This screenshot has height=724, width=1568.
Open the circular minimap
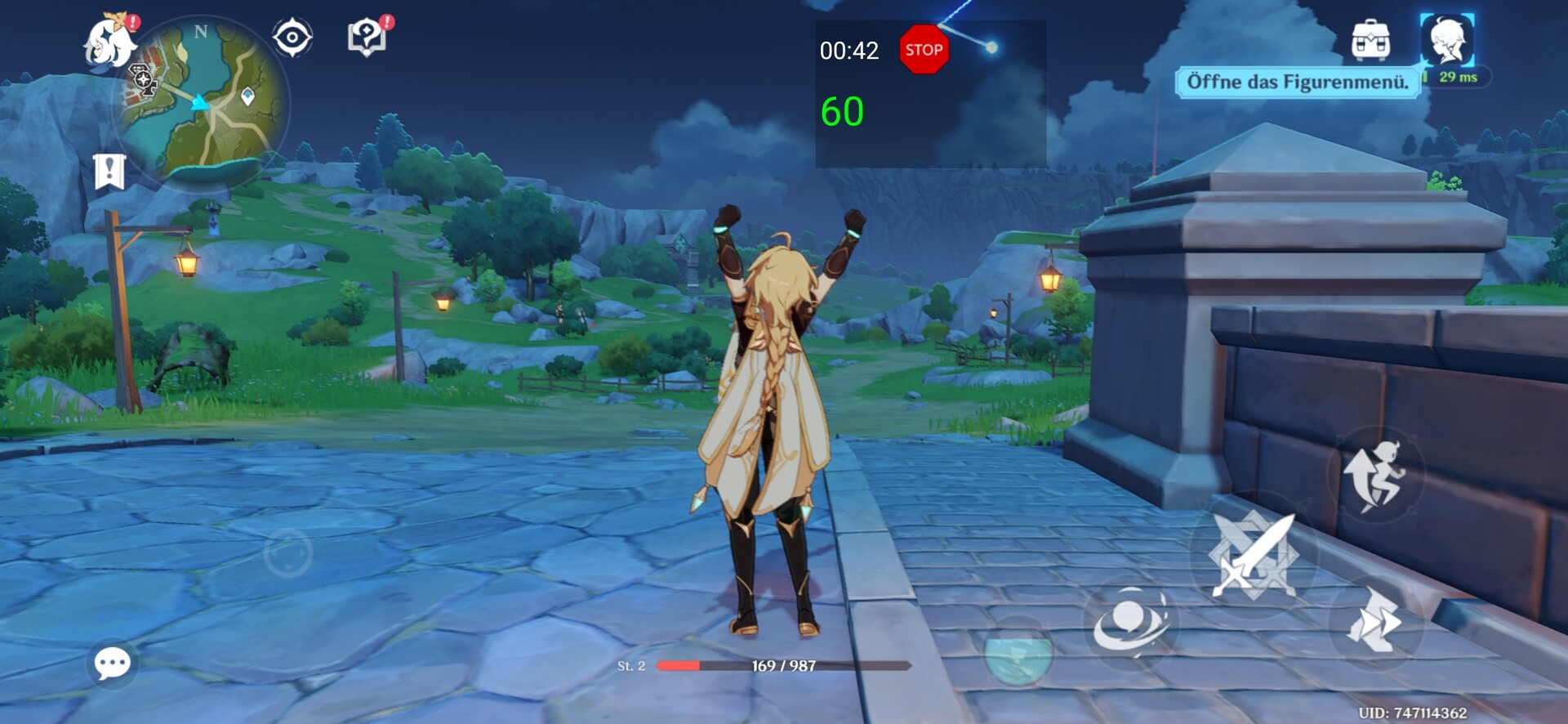[203, 103]
